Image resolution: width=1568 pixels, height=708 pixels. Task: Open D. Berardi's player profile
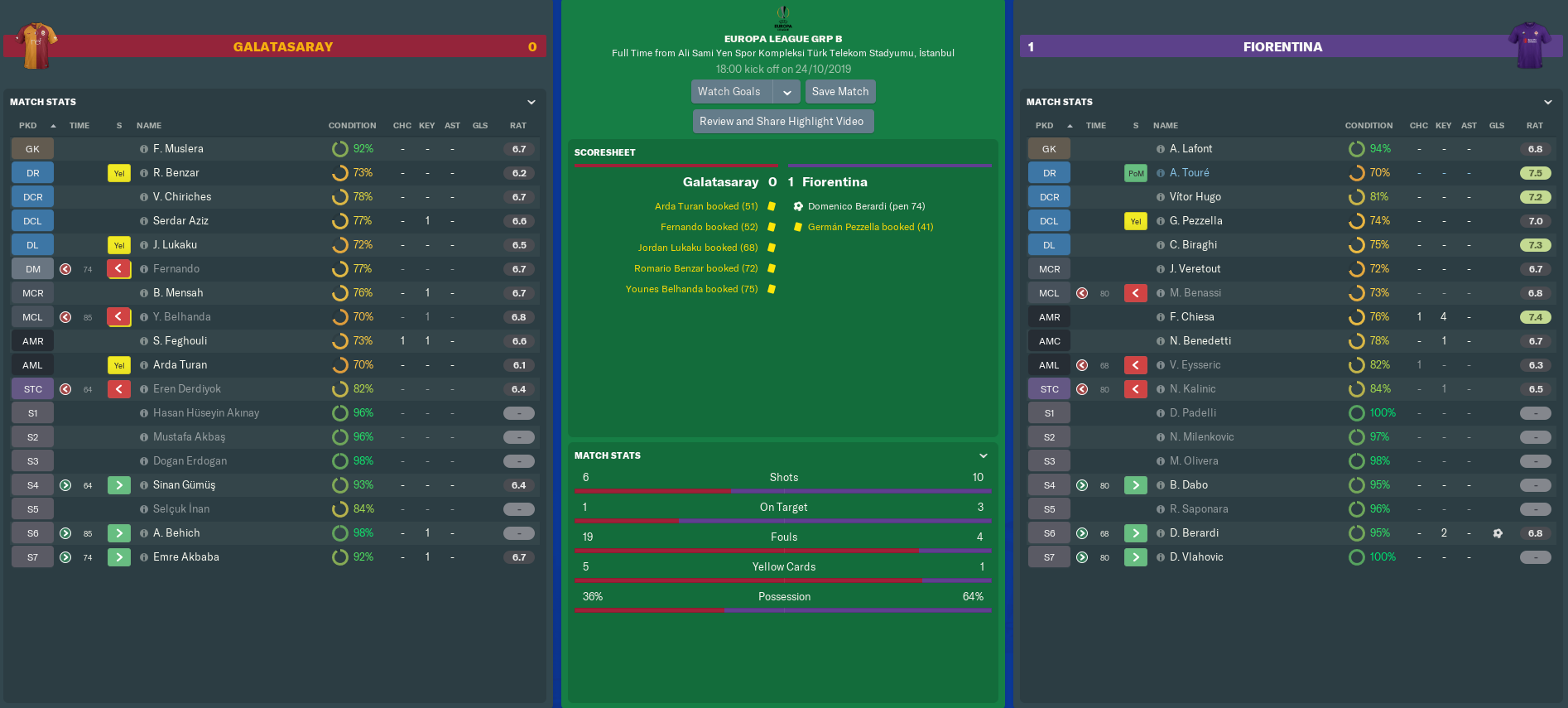point(1194,533)
